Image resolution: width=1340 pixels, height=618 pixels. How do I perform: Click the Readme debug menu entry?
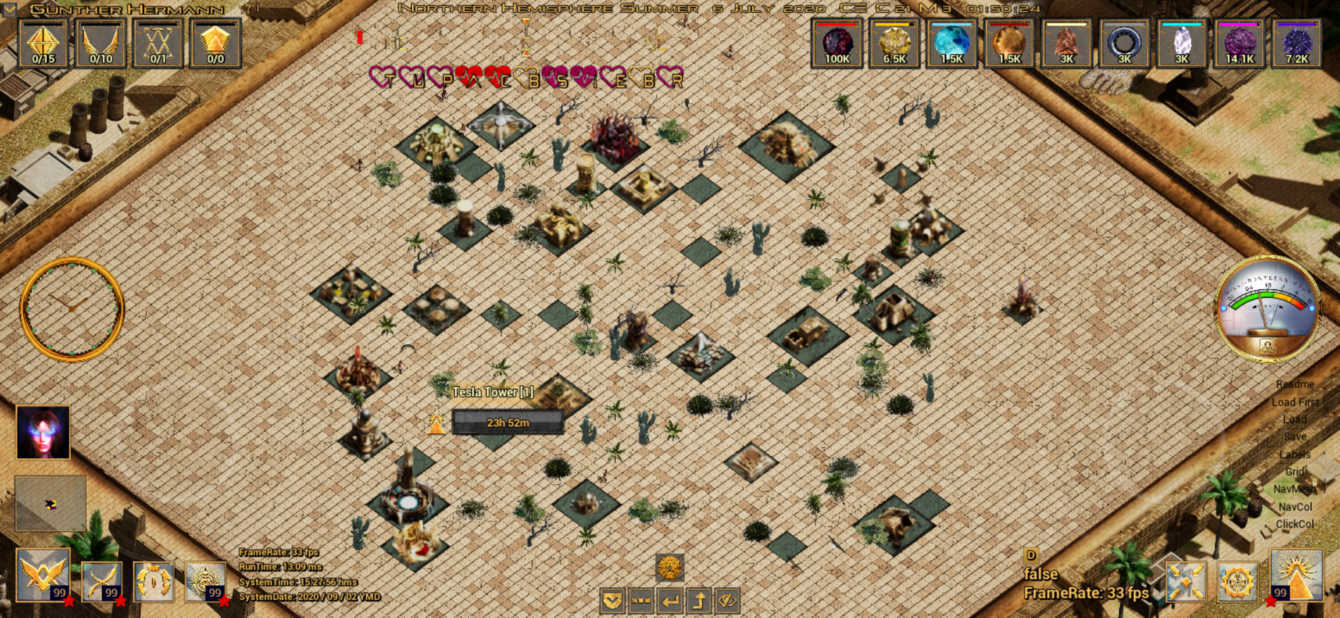coord(1295,384)
